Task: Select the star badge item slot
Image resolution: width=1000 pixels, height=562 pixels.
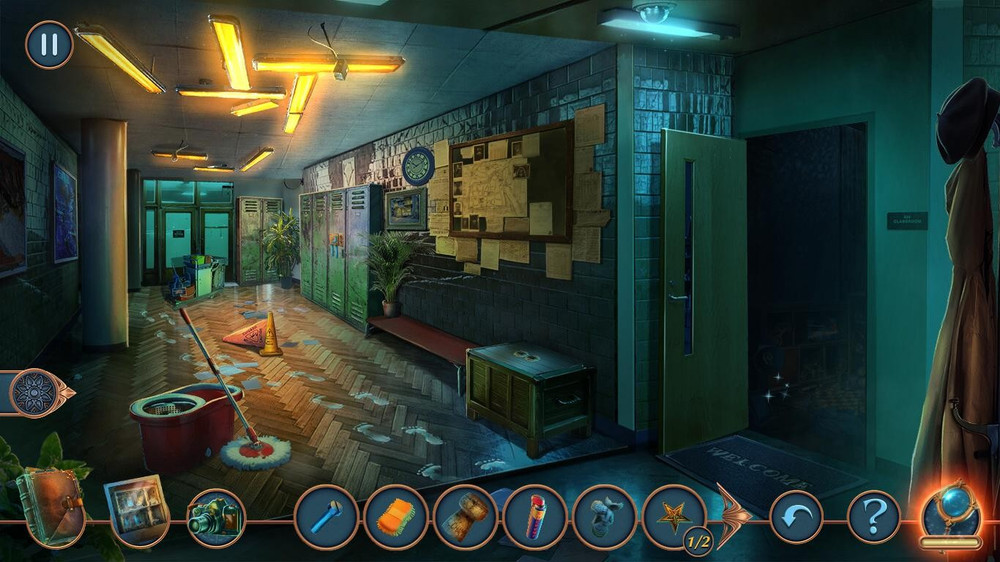Action: click(675, 517)
